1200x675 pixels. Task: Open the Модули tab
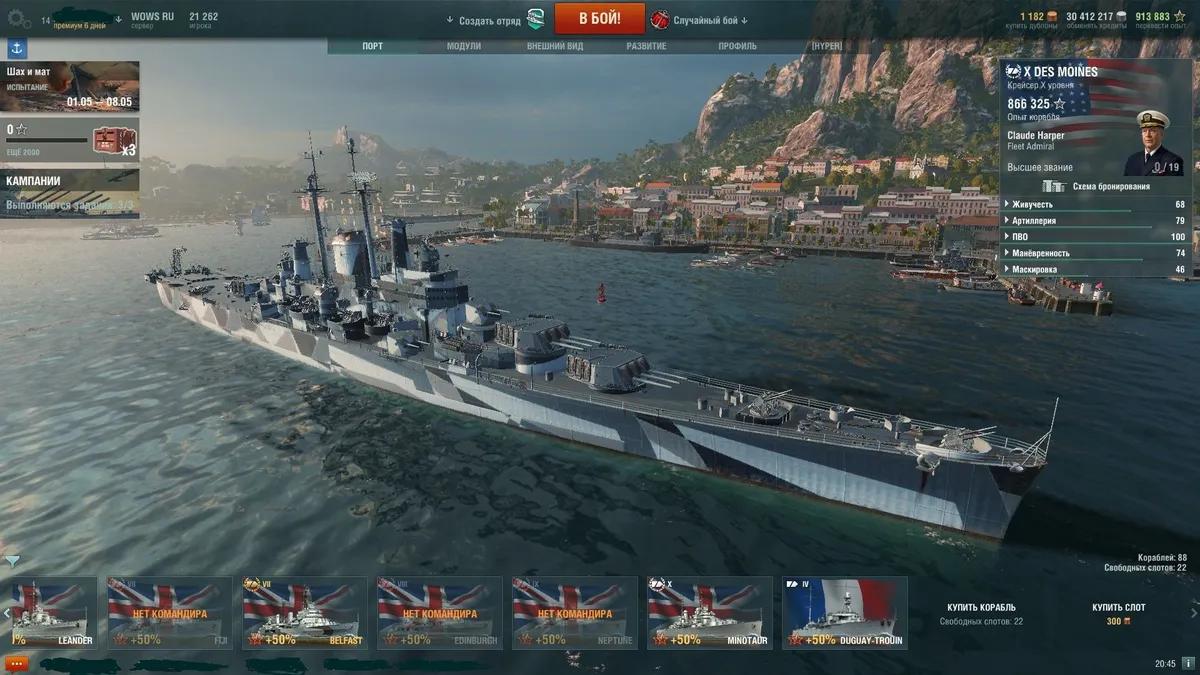pyautogui.click(x=464, y=46)
